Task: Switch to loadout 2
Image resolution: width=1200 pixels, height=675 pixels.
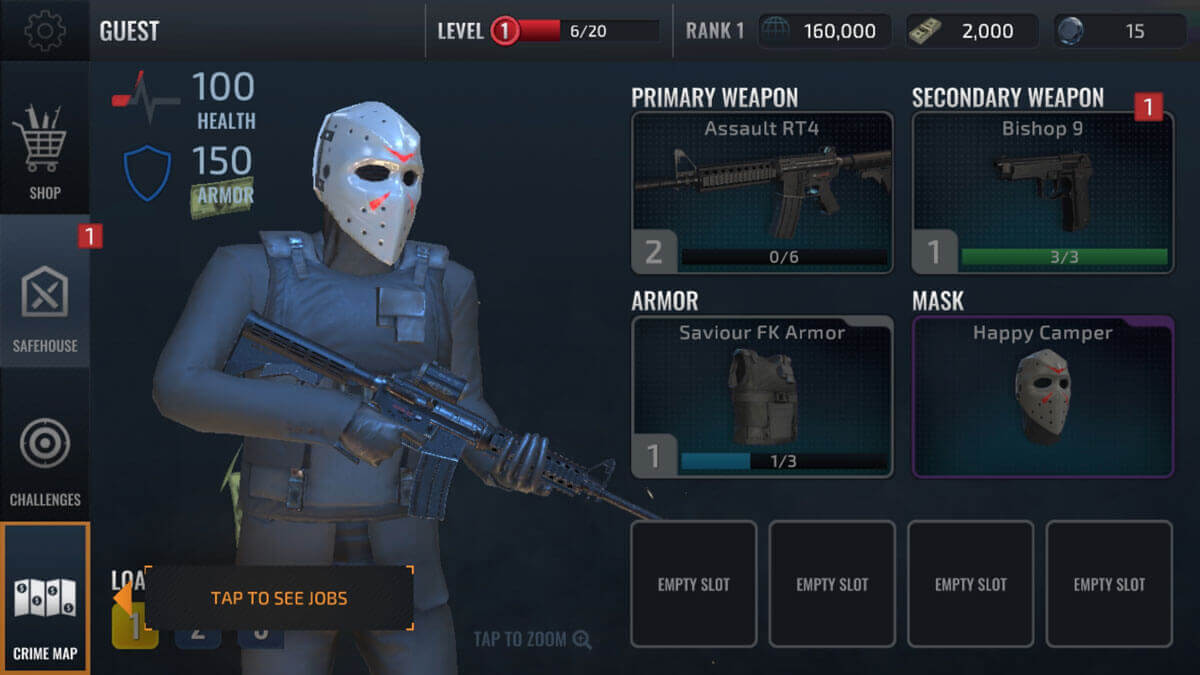Action: pyautogui.click(x=198, y=633)
